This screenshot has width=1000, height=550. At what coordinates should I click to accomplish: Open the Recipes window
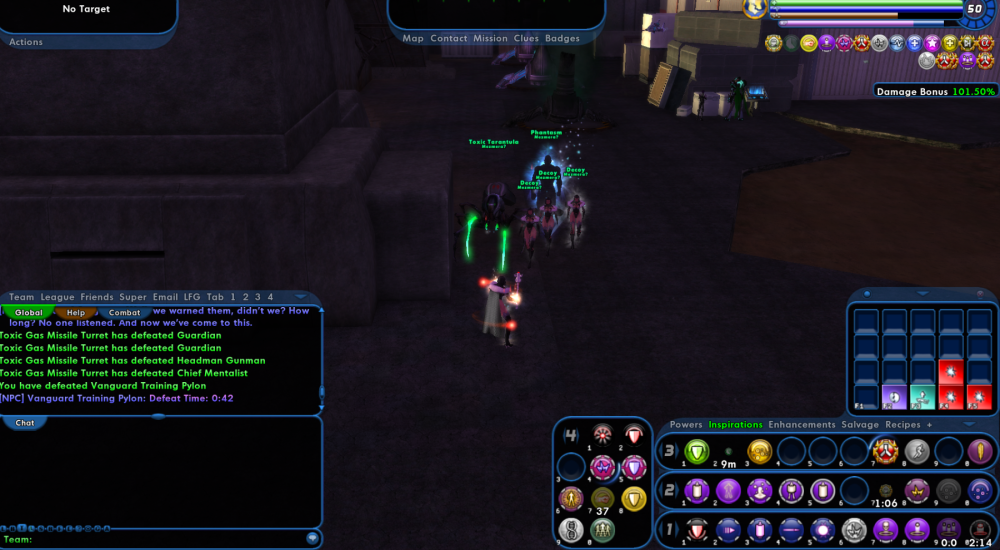pos(903,425)
